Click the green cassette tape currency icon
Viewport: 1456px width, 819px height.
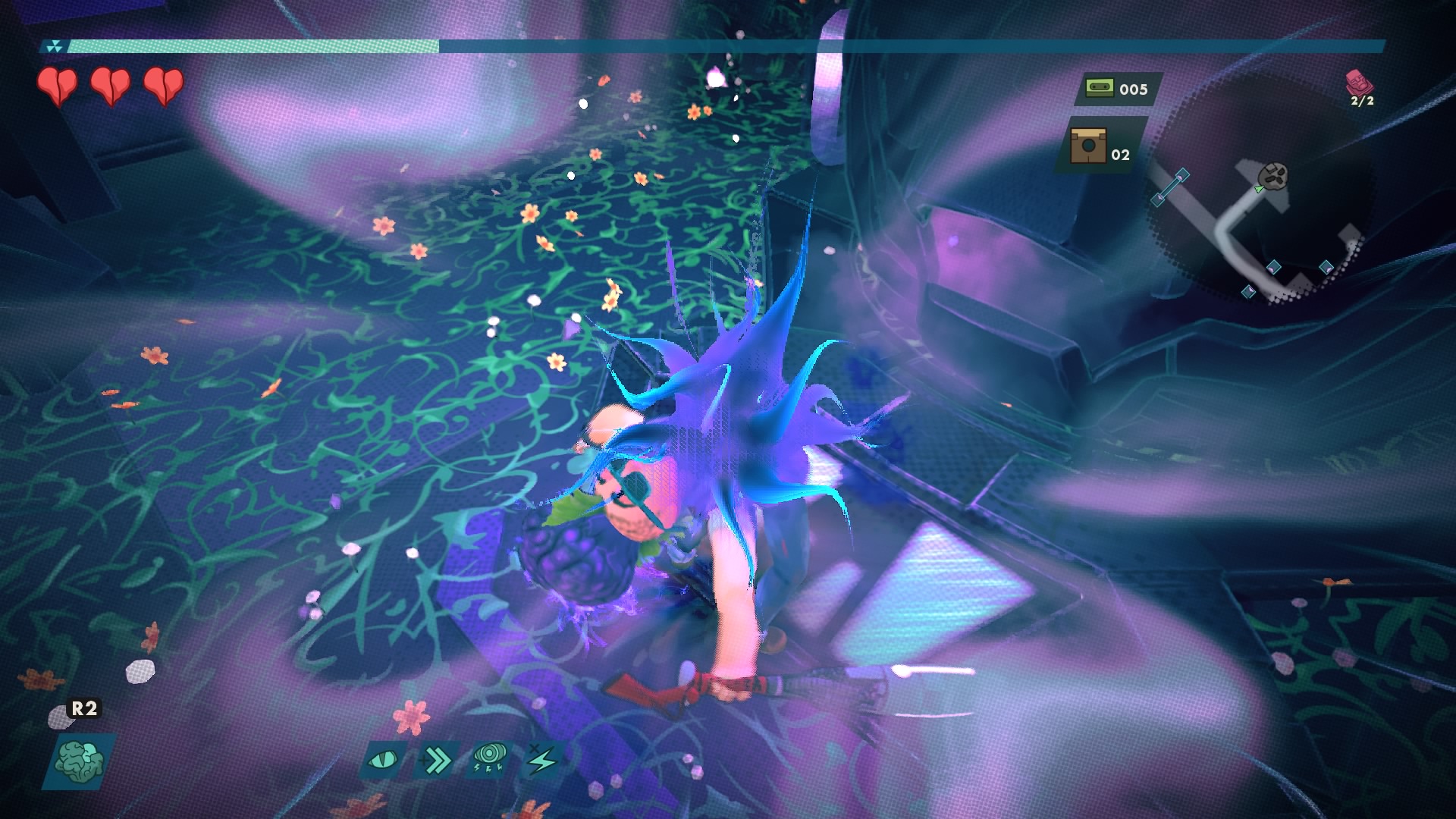click(x=1098, y=88)
